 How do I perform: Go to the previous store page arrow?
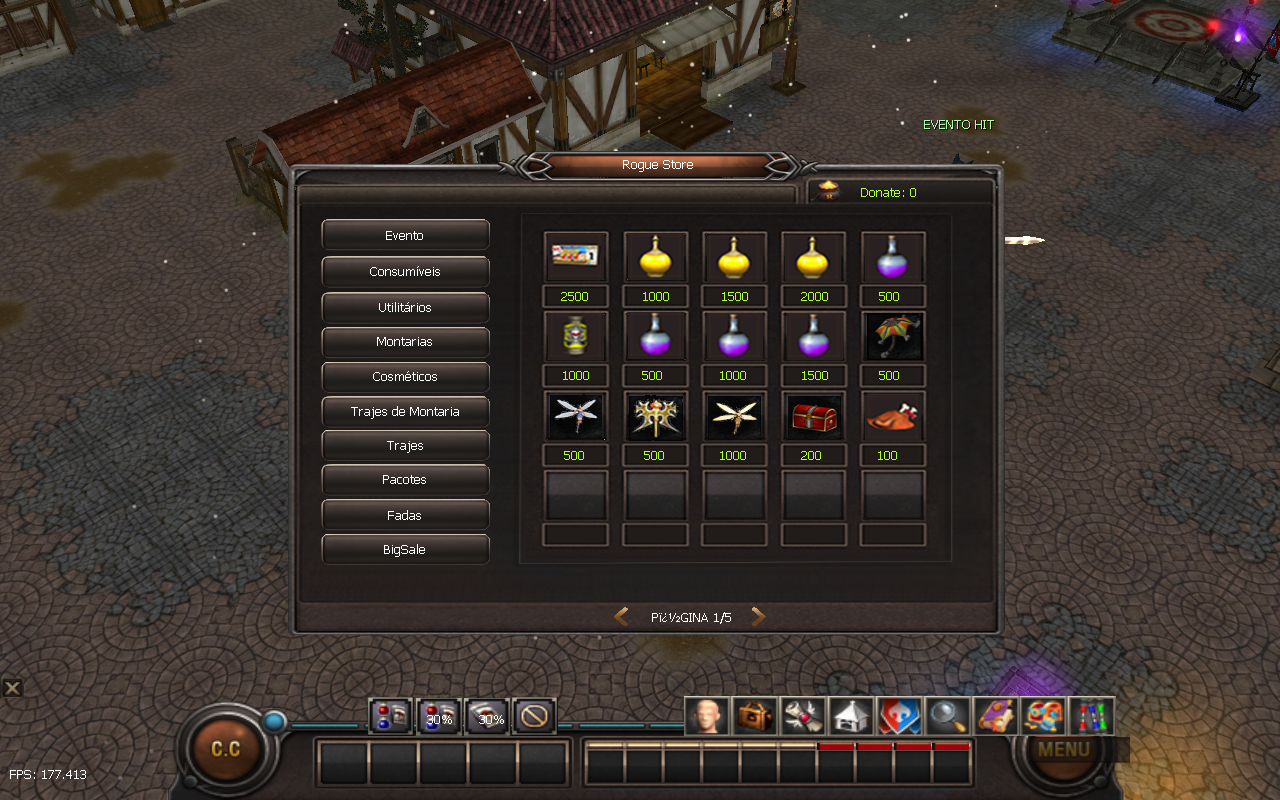(x=621, y=617)
